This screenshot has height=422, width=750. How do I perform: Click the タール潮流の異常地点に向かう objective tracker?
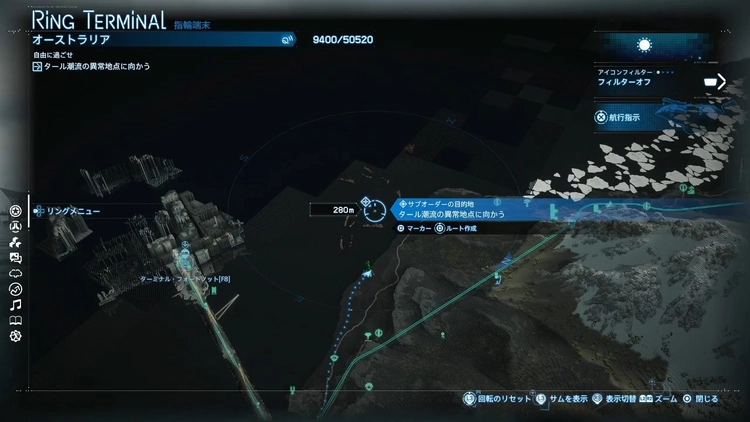coord(90,67)
